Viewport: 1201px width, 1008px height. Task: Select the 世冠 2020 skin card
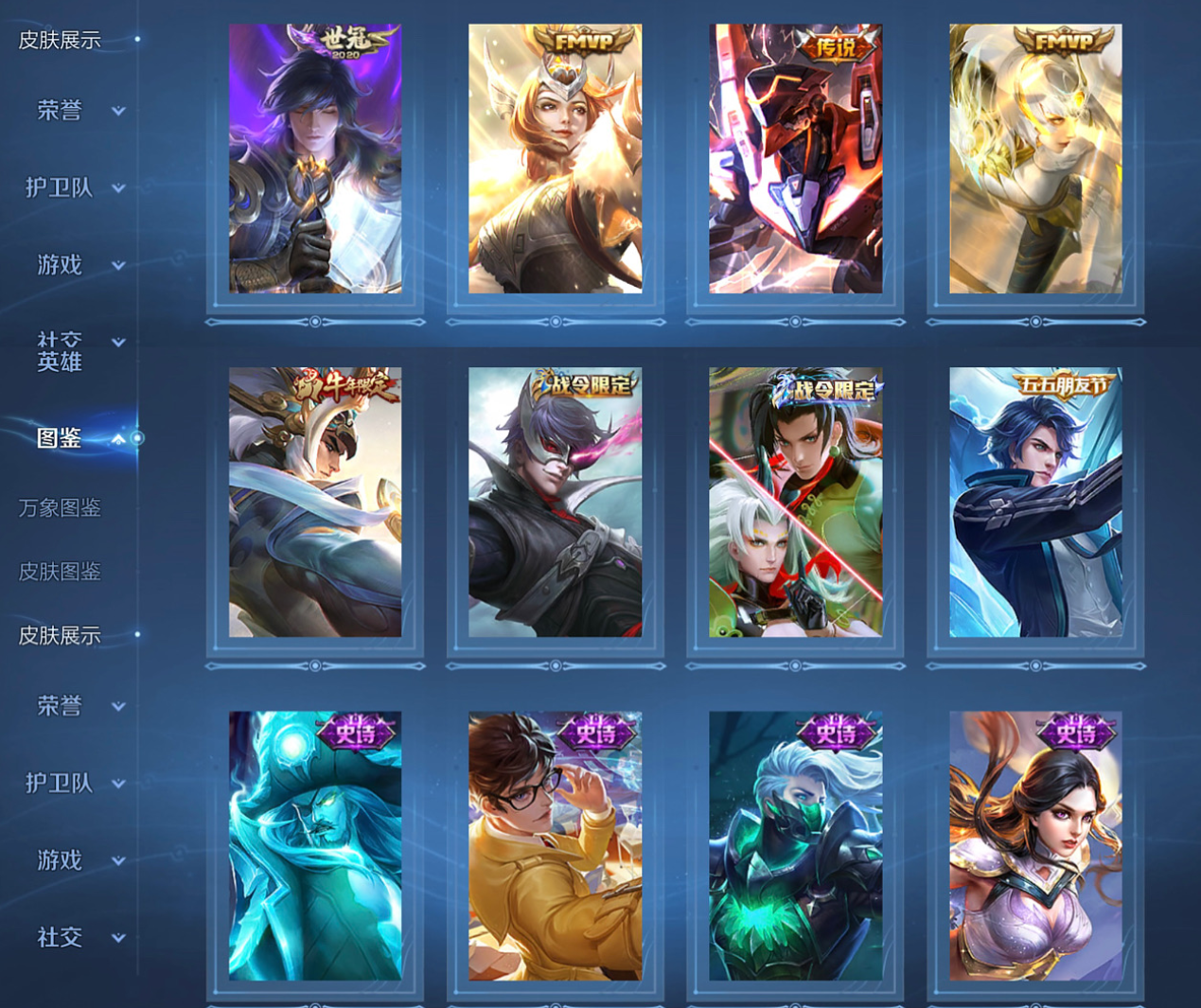pyautogui.click(x=315, y=159)
